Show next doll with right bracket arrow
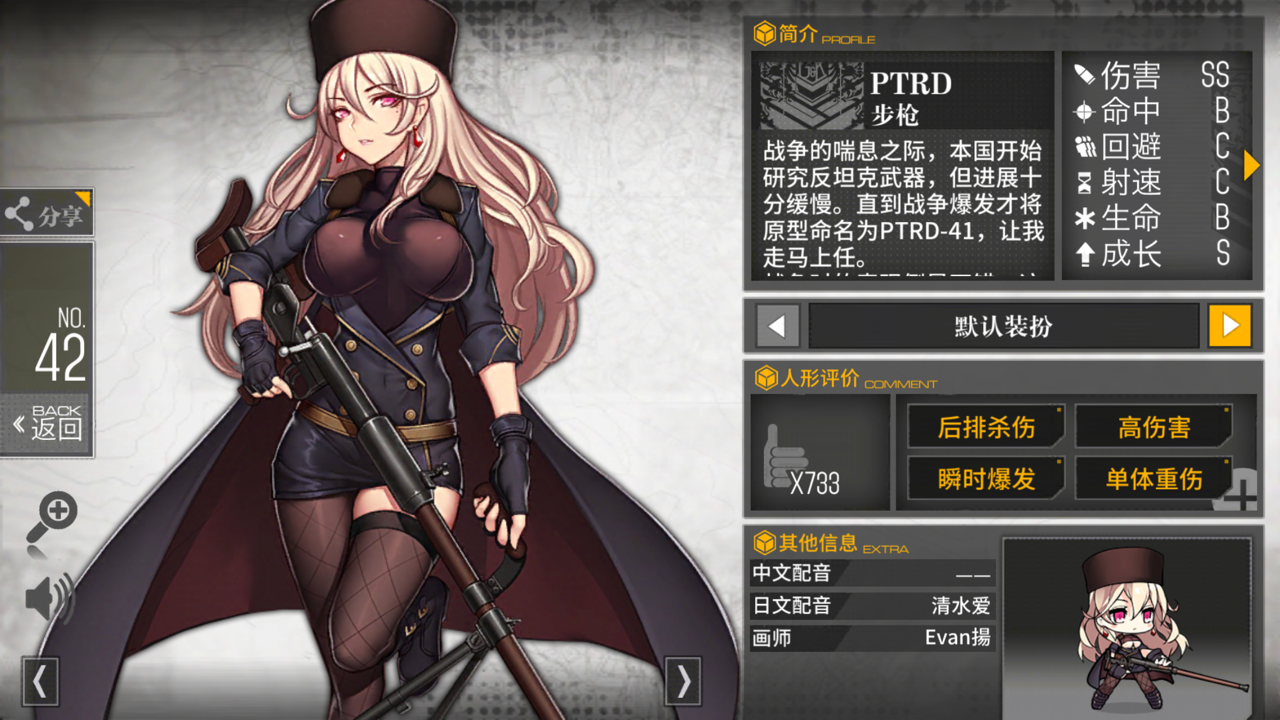 pos(683,682)
